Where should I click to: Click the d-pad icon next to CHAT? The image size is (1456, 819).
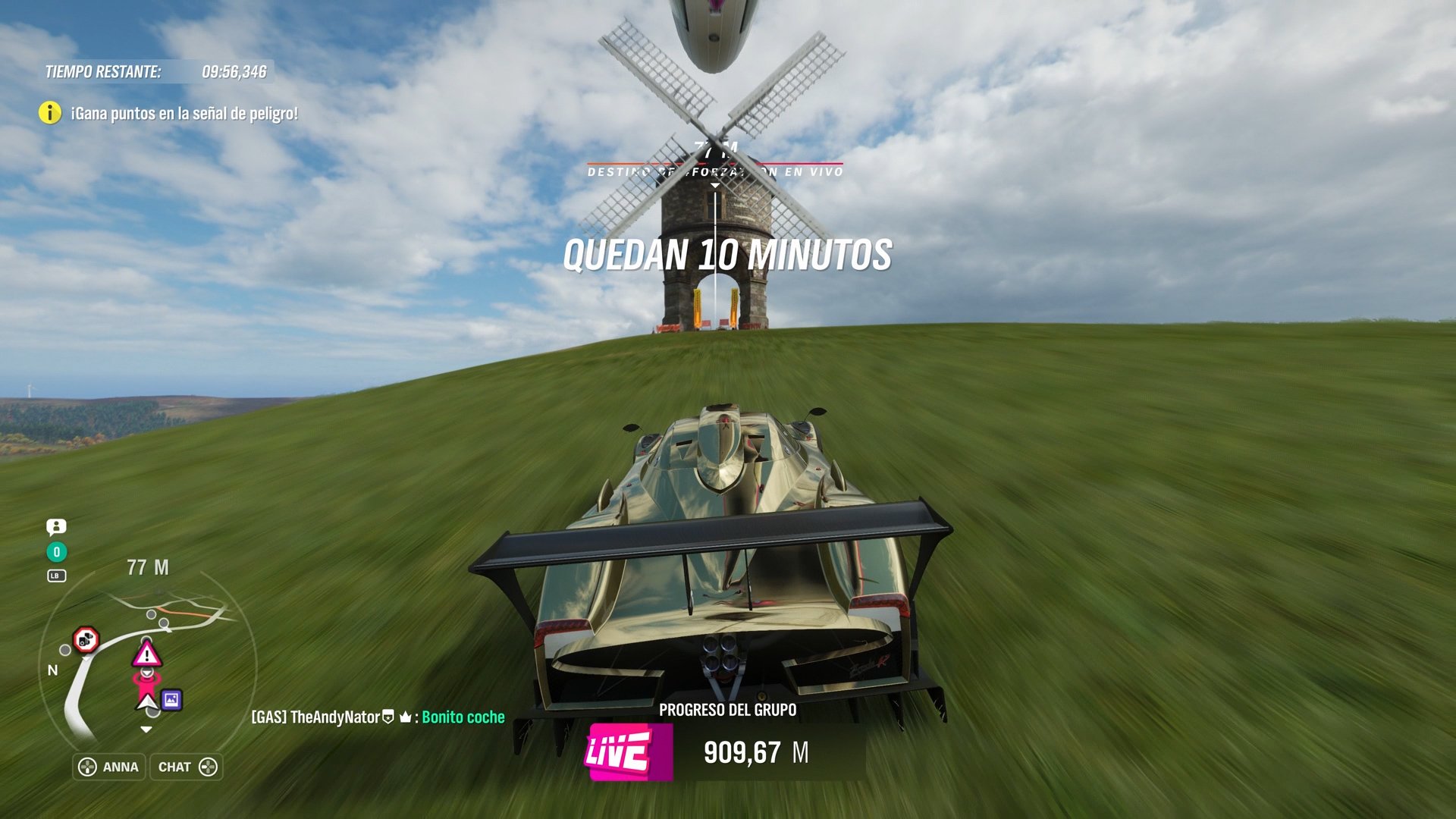click(207, 767)
